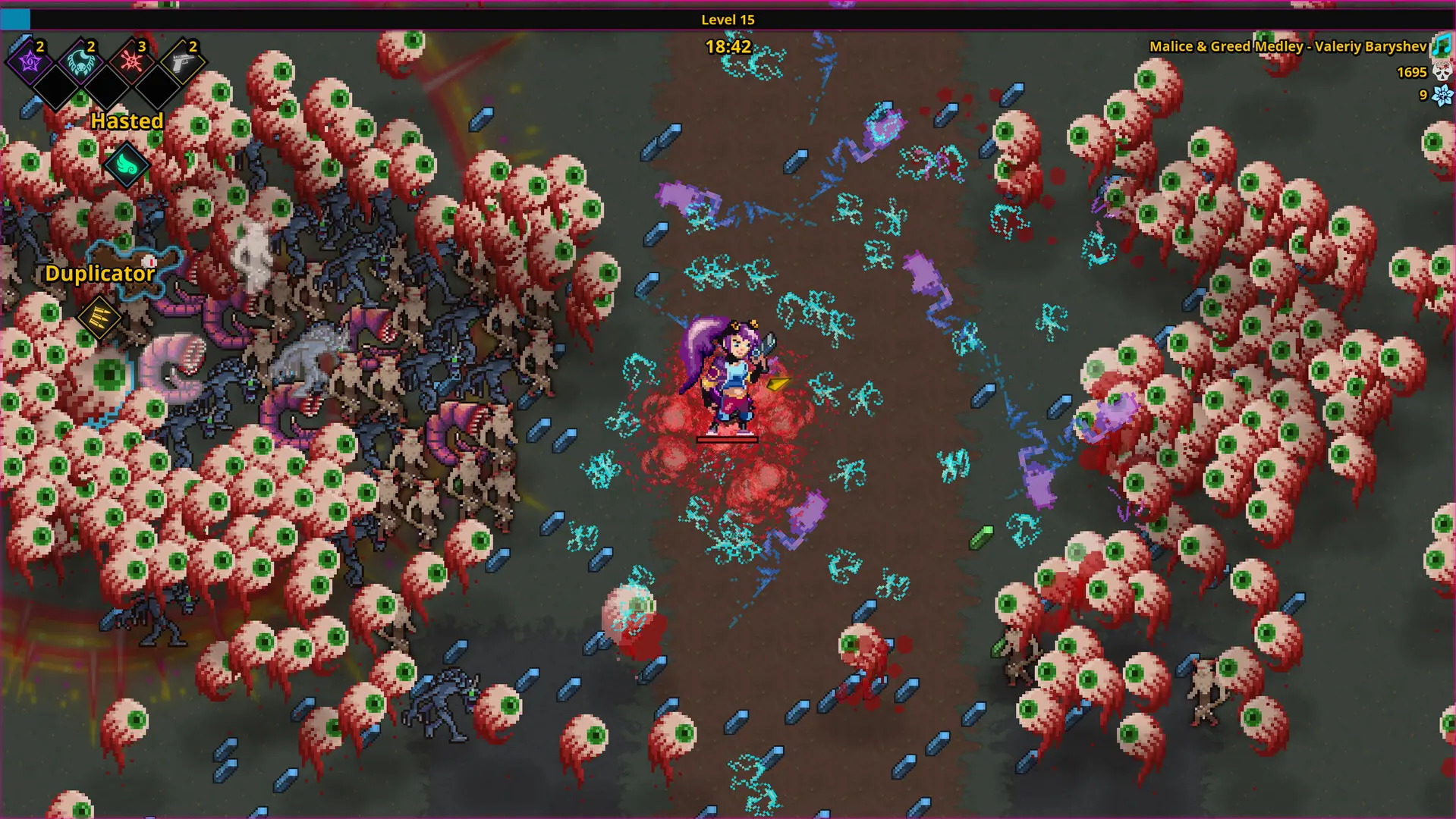The image size is (1456, 819).
Task: Click the Level 15 header bar text
Action: [x=728, y=20]
